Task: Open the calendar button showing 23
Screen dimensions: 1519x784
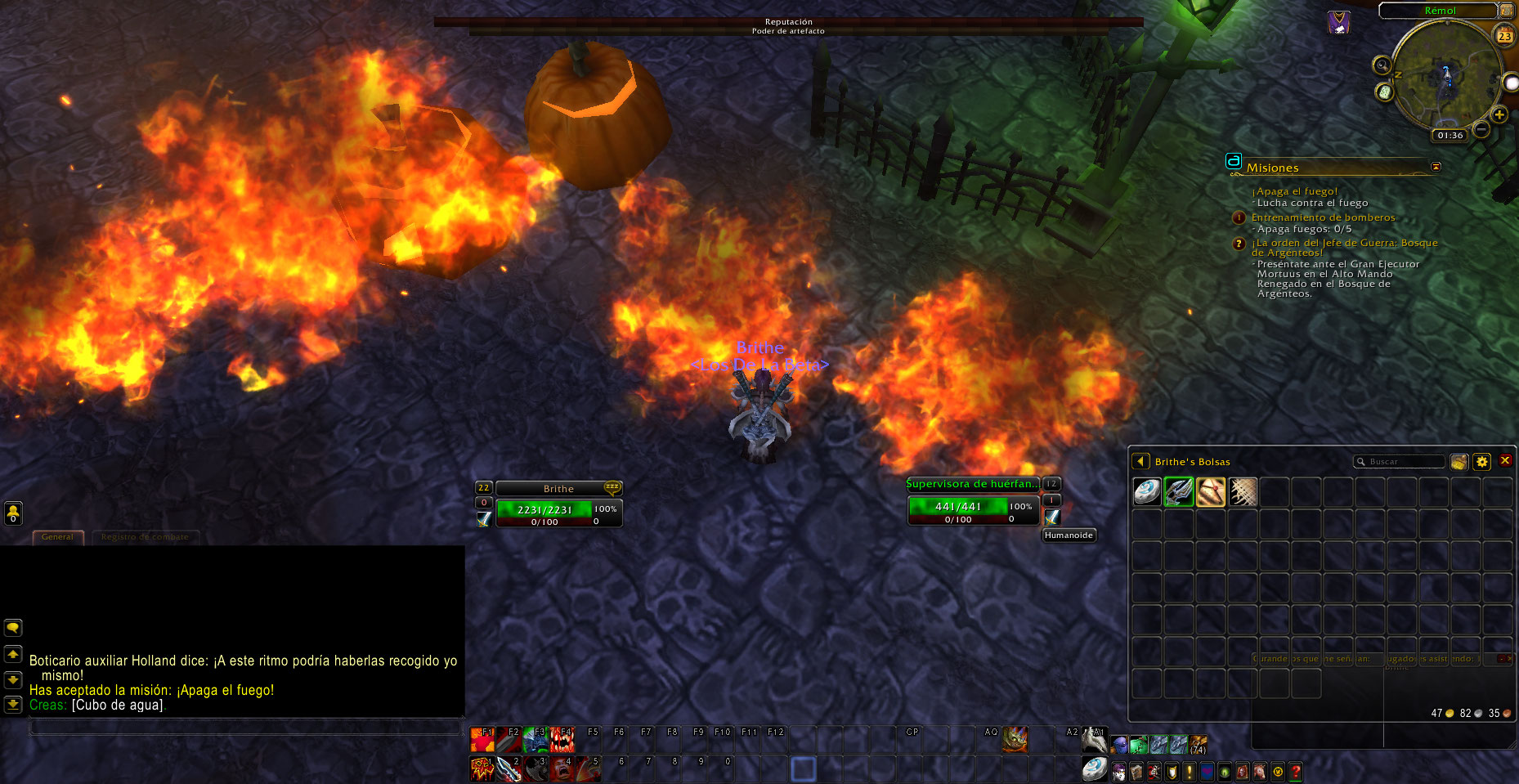Action: (1504, 36)
